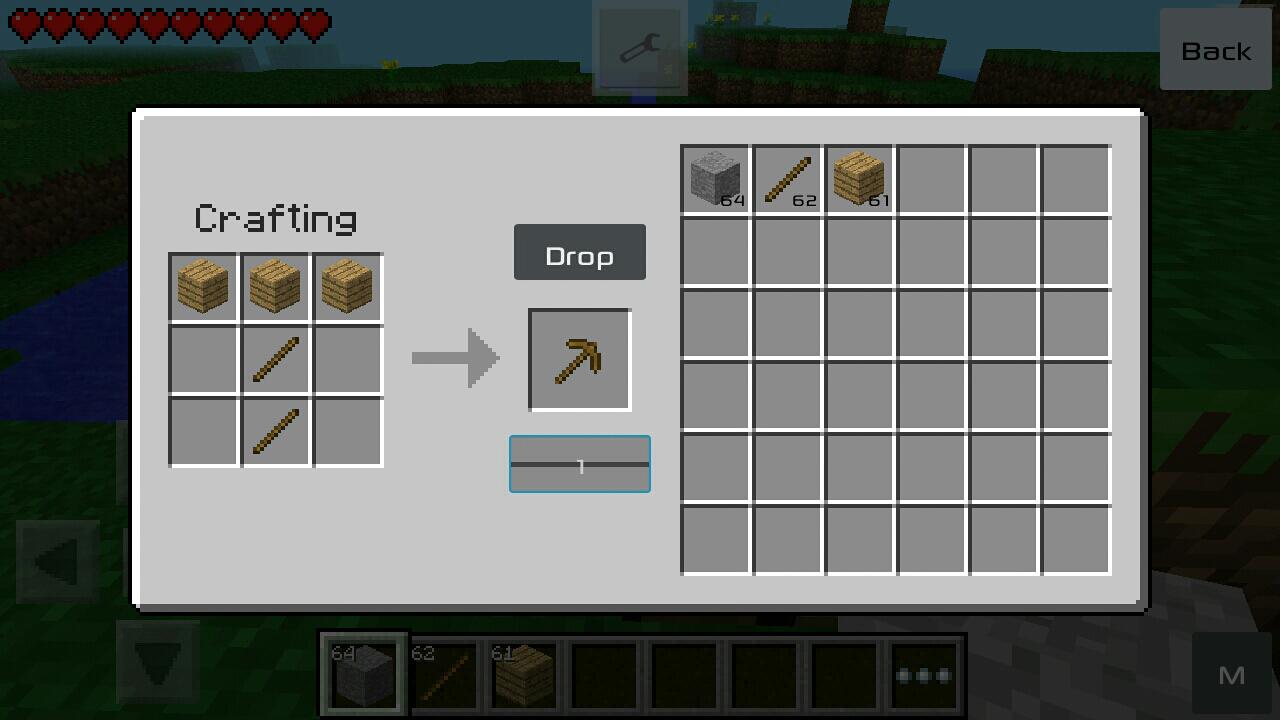The height and width of the screenshot is (720, 1280).
Task: Click the top-right plank in the crafting grid
Action: pos(347,287)
